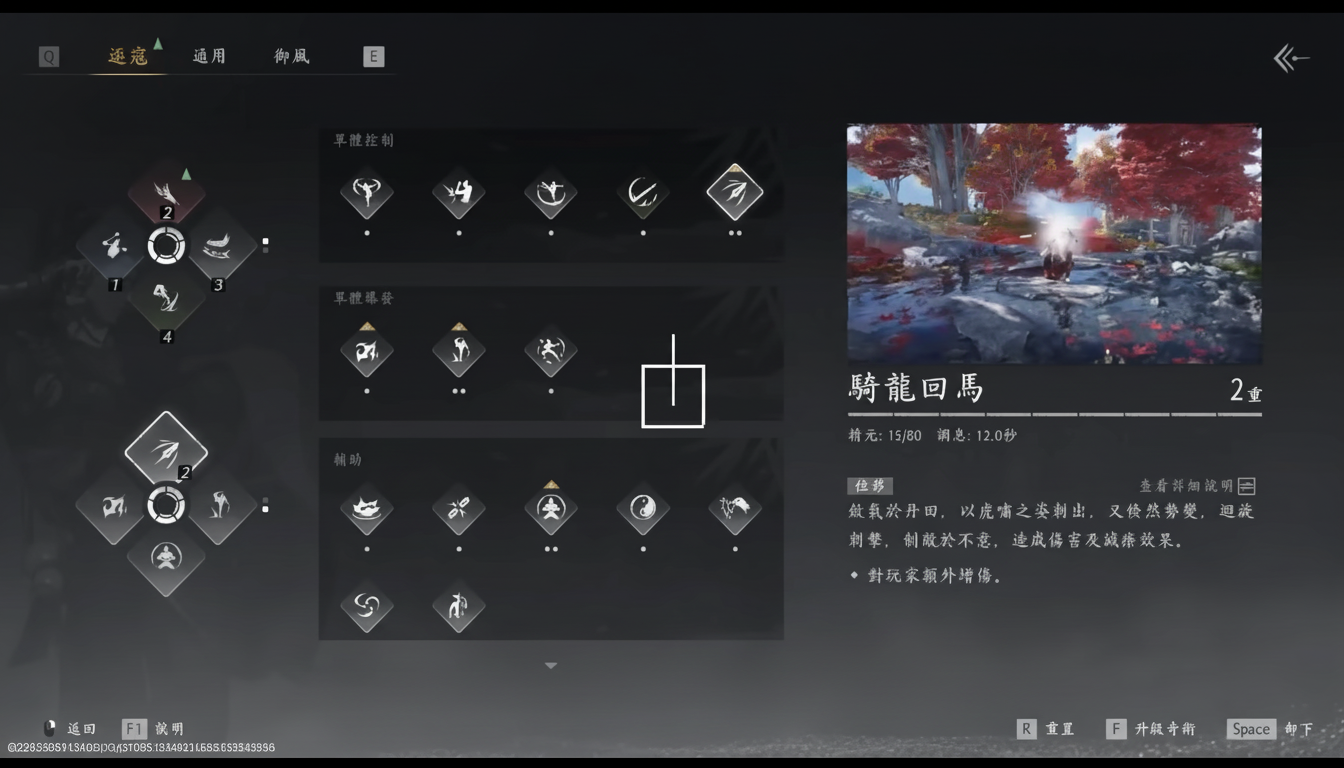Switch to the 通用 tab
The height and width of the screenshot is (768, 1344).
click(209, 56)
